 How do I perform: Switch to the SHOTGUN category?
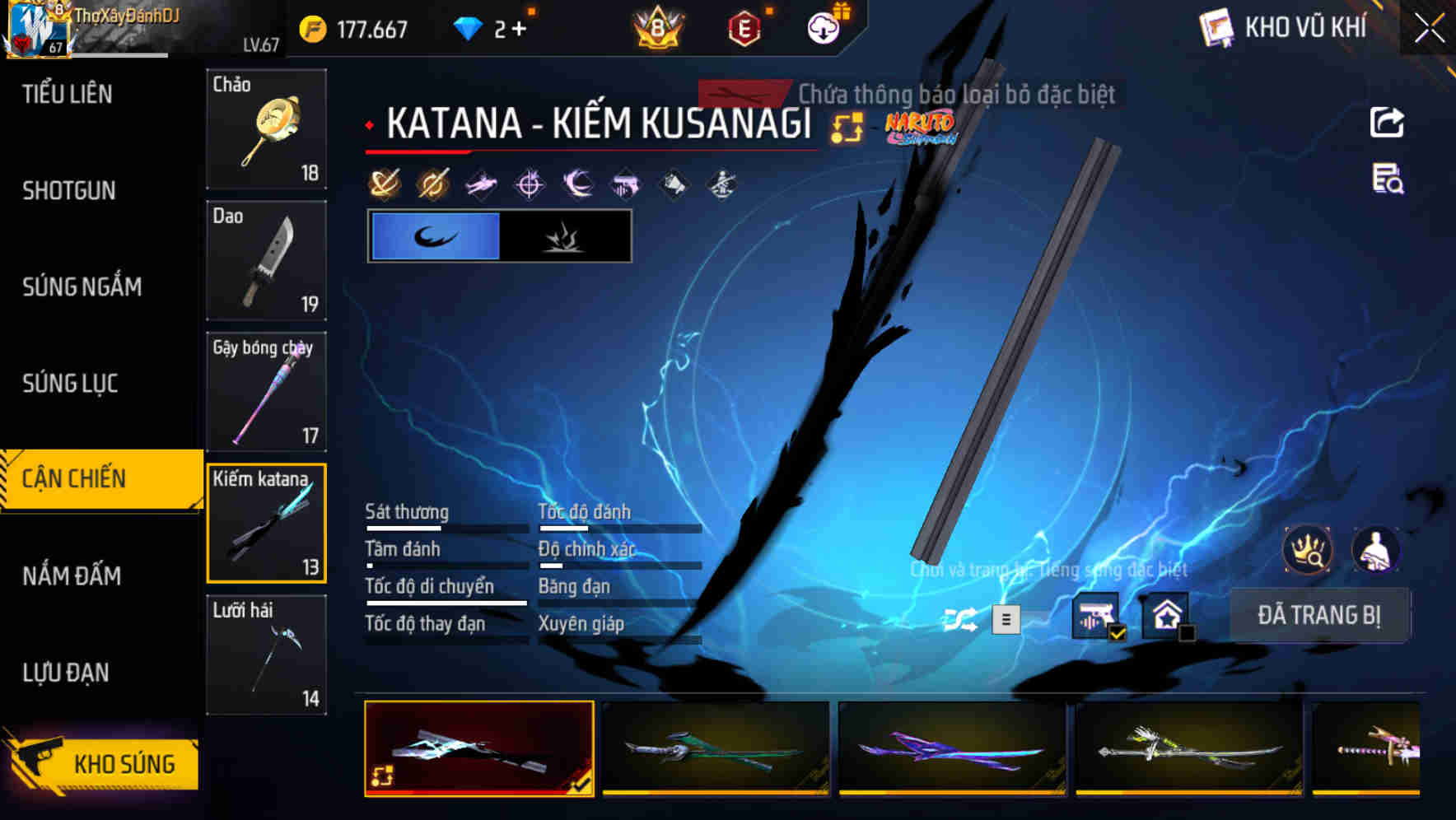coord(68,190)
